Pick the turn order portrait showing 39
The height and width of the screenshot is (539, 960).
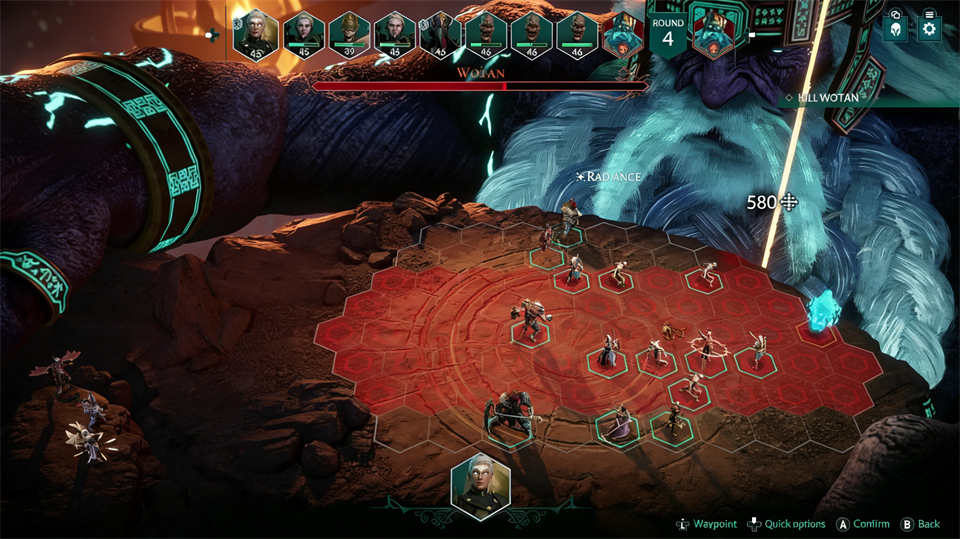[349, 35]
